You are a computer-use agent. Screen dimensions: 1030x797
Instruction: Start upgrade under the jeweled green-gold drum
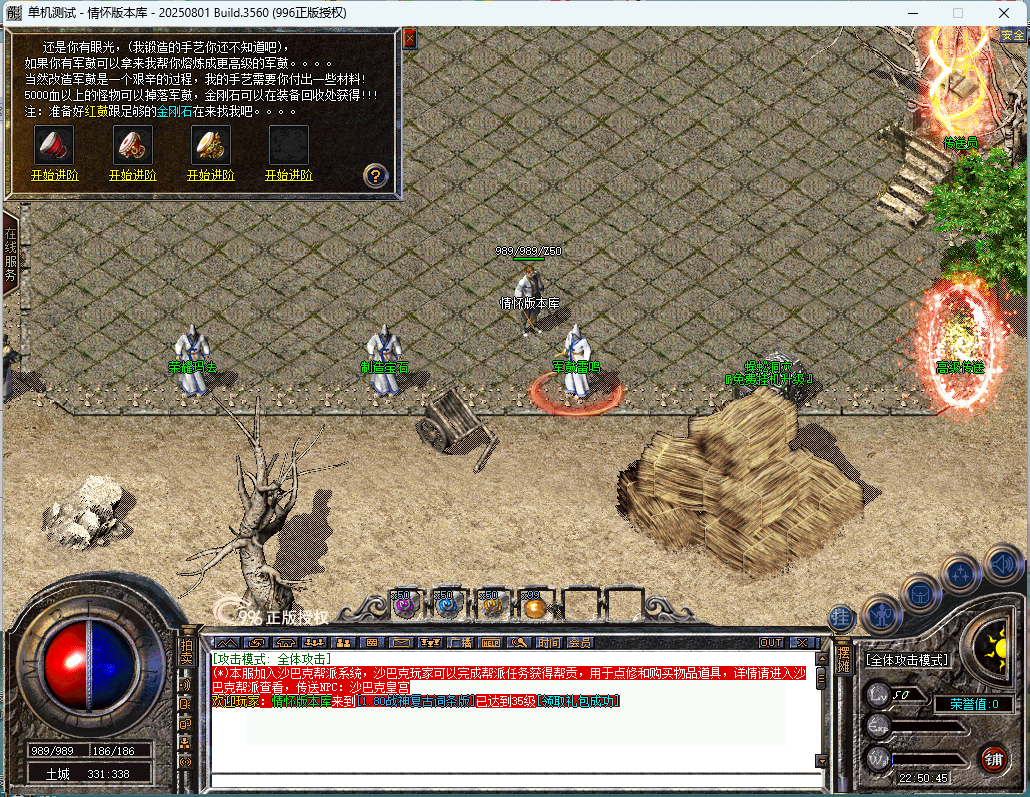tap(210, 175)
